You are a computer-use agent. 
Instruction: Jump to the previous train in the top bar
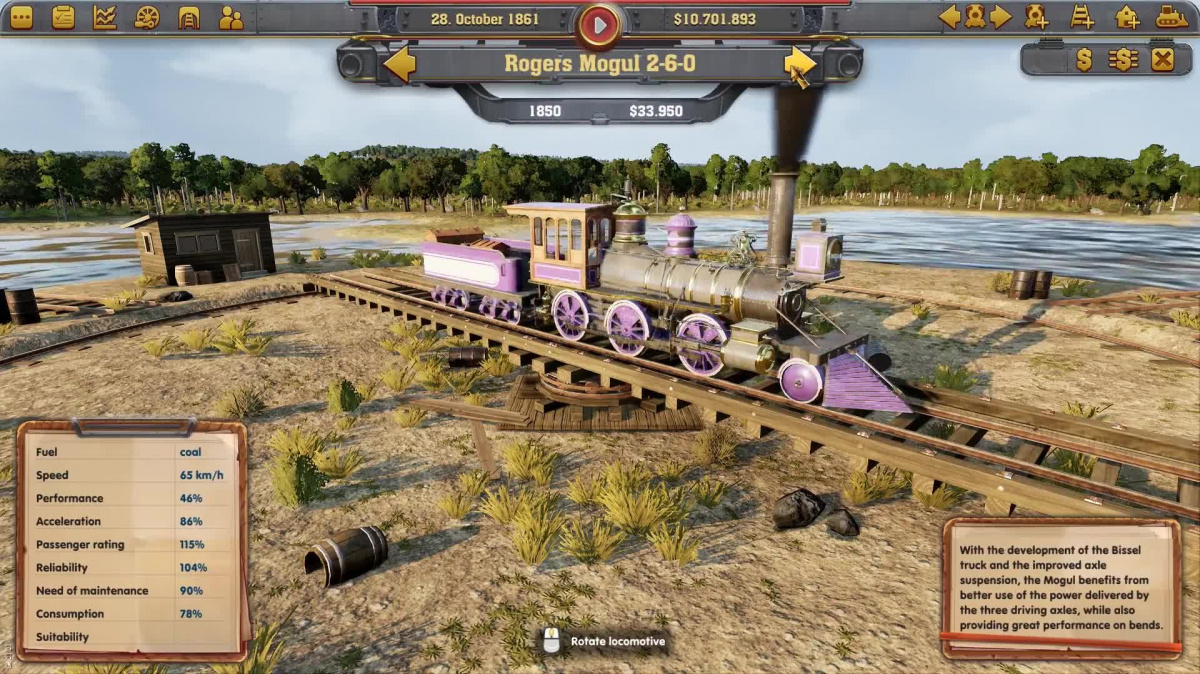[949, 17]
